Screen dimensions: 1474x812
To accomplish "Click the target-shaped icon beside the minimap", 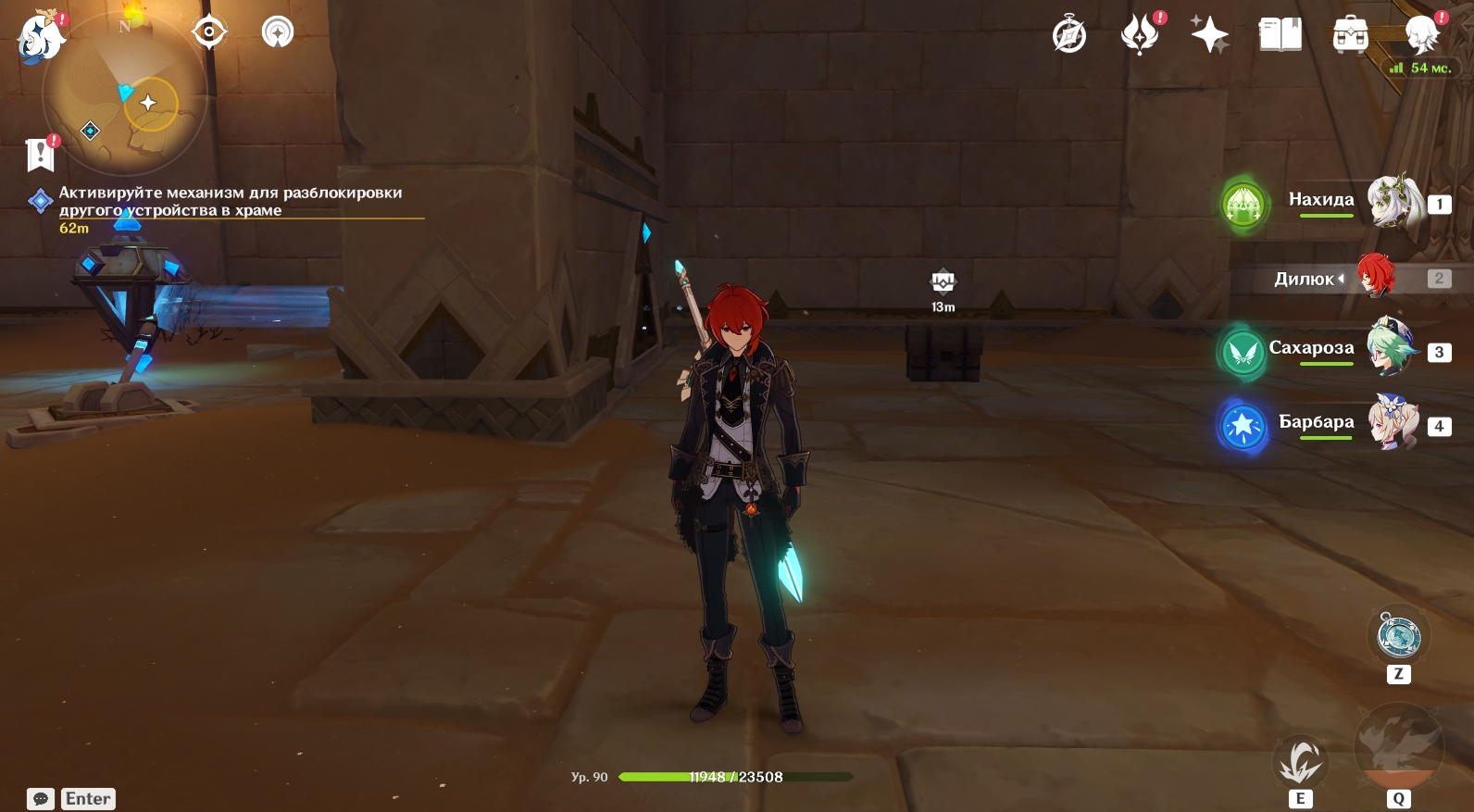I will pos(209,32).
